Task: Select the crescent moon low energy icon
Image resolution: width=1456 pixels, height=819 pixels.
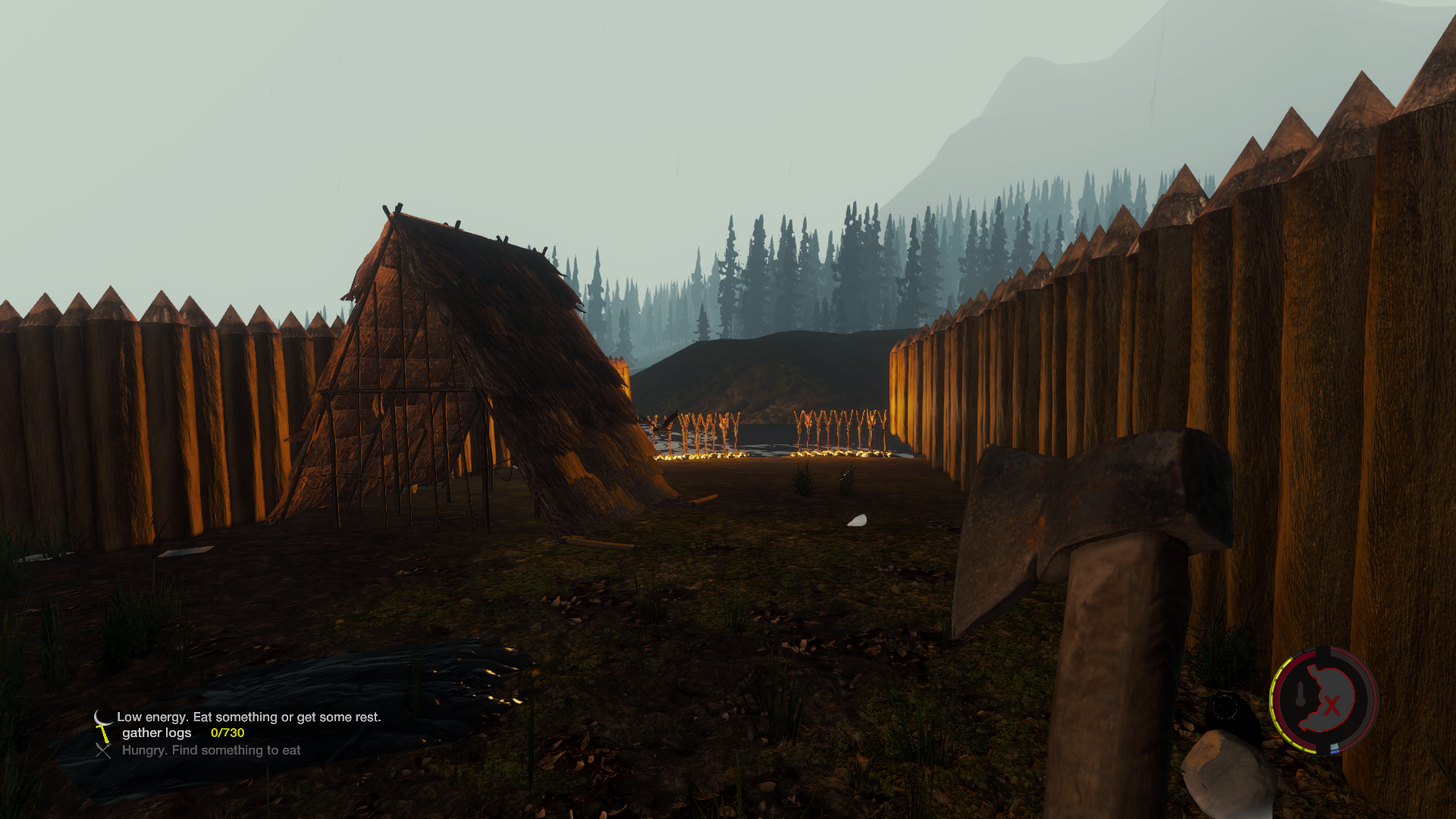Action: (102, 717)
